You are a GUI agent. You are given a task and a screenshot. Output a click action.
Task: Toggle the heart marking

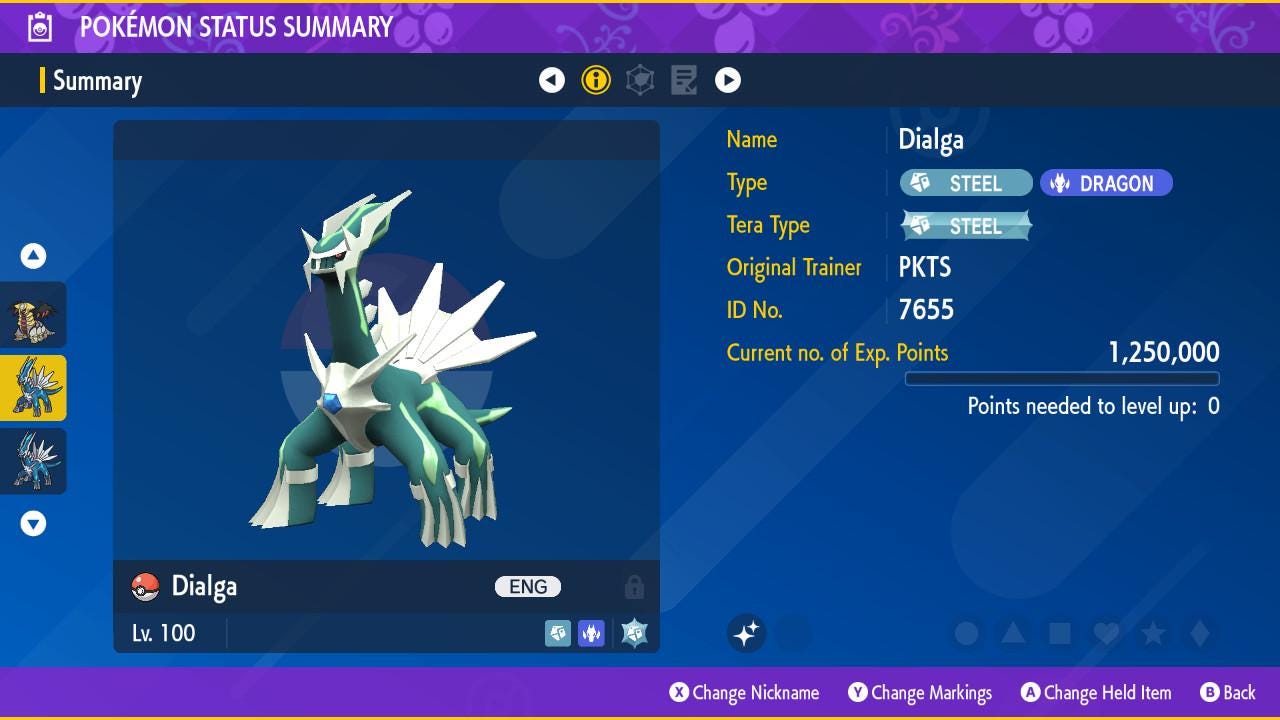pos(1106,633)
